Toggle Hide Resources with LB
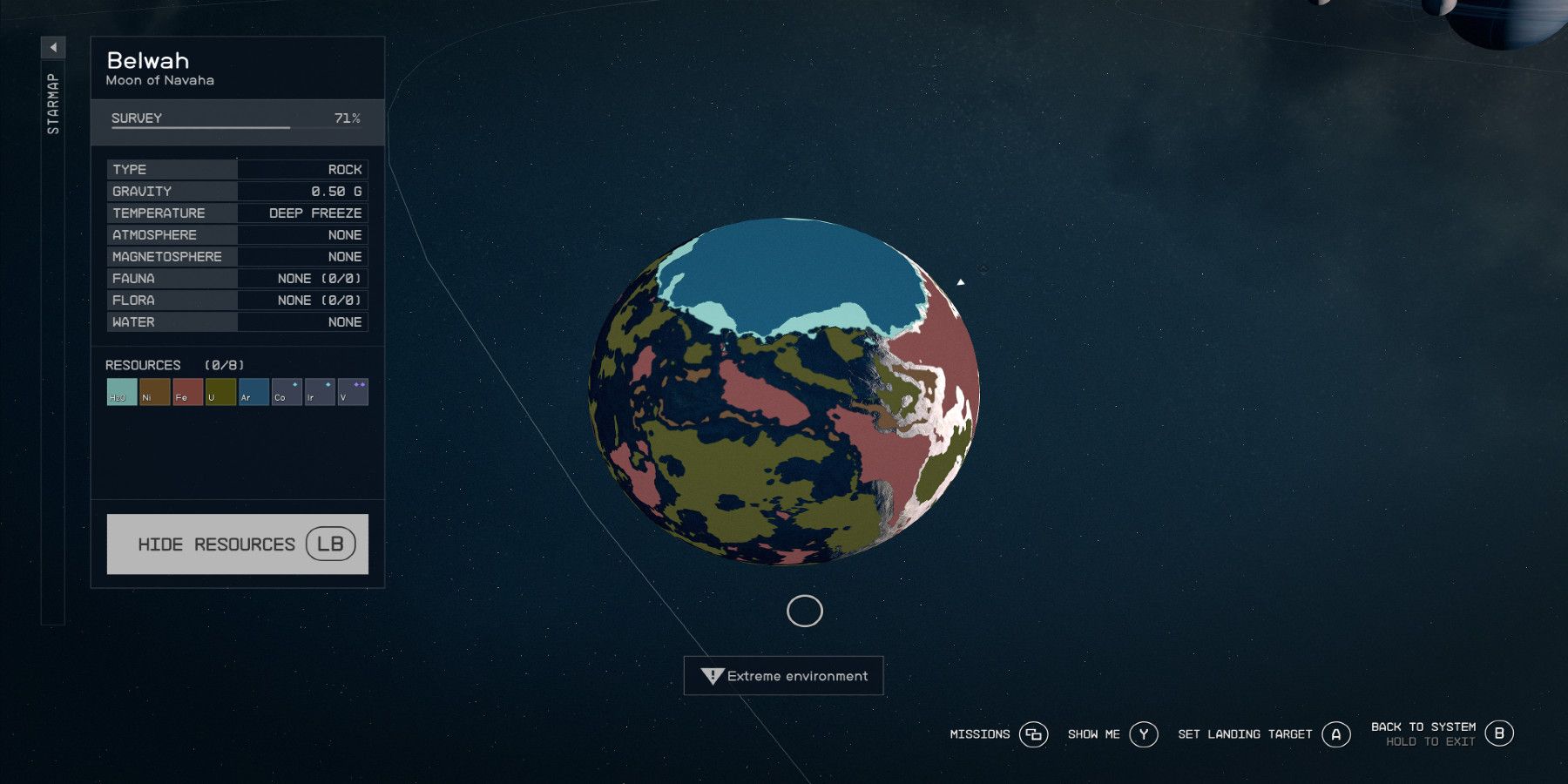Image resolution: width=1568 pixels, height=784 pixels. (x=237, y=544)
